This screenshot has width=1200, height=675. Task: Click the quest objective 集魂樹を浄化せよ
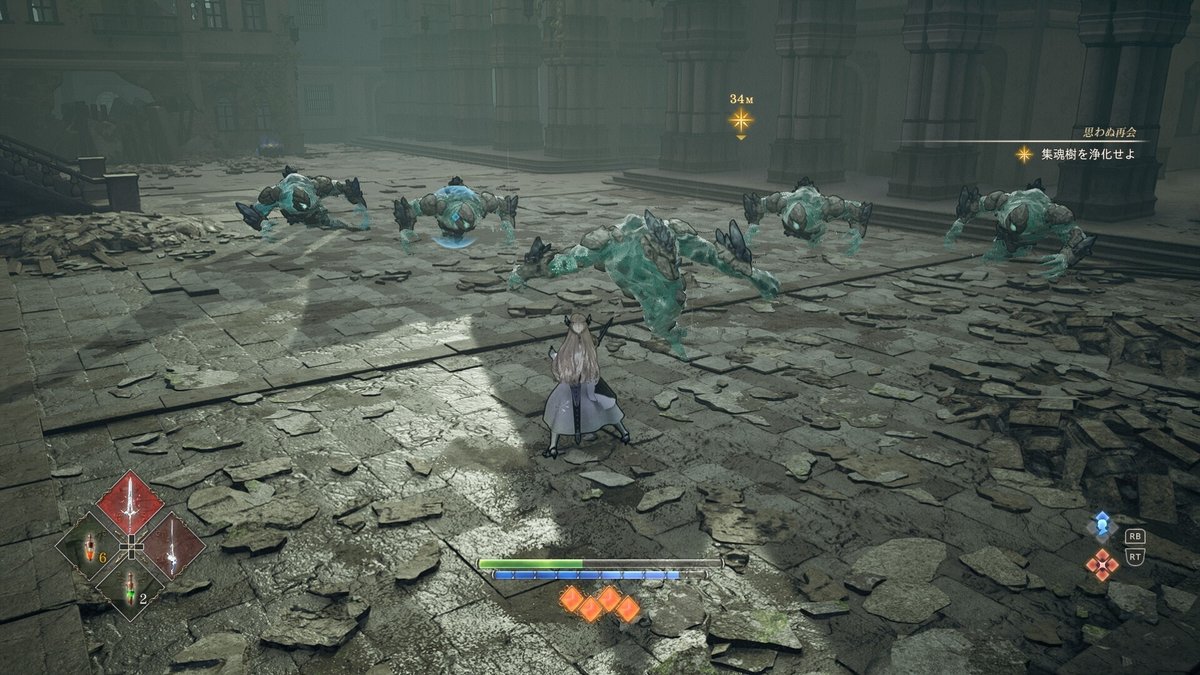tap(1087, 154)
